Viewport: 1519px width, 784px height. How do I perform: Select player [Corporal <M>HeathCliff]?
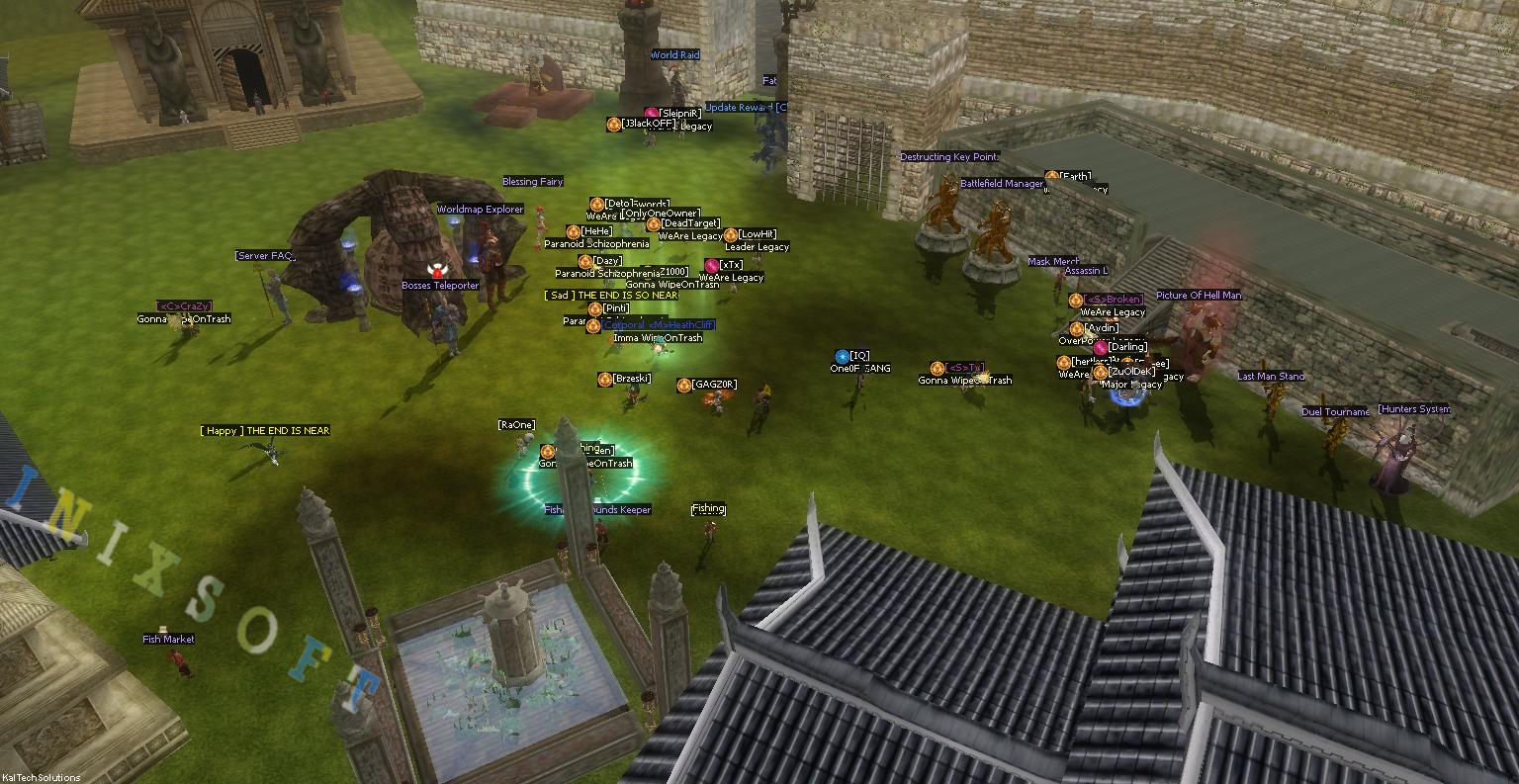click(657, 324)
